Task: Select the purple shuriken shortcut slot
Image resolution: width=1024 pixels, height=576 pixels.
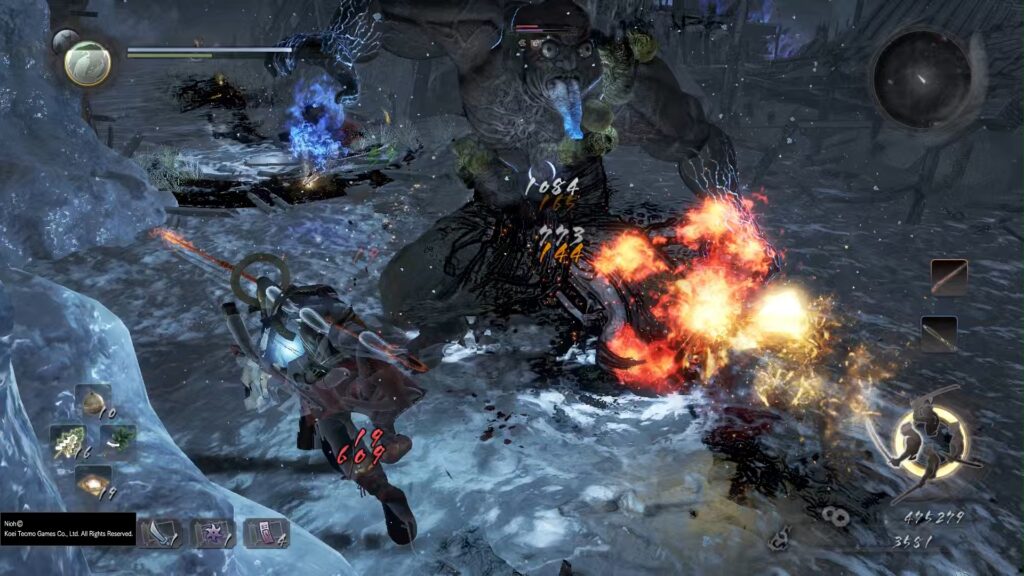Action: click(x=211, y=533)
